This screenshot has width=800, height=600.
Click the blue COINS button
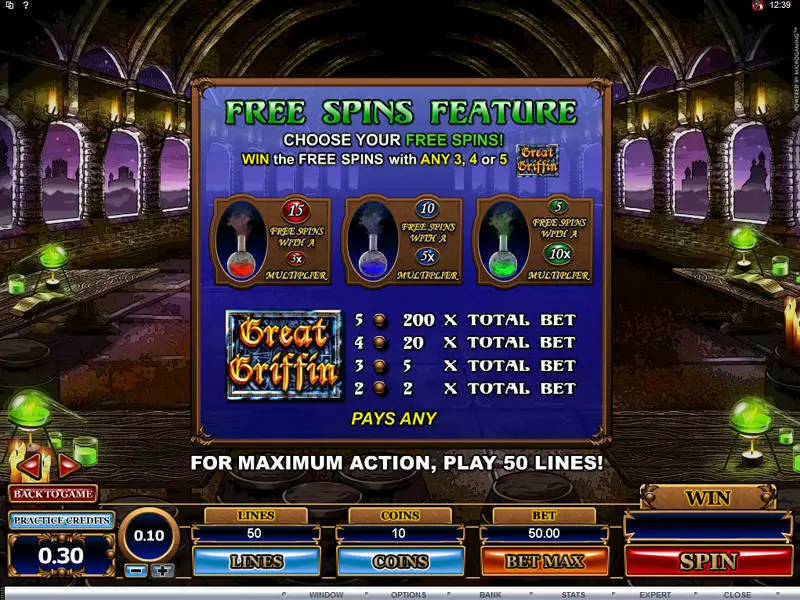tap(400, 561)
